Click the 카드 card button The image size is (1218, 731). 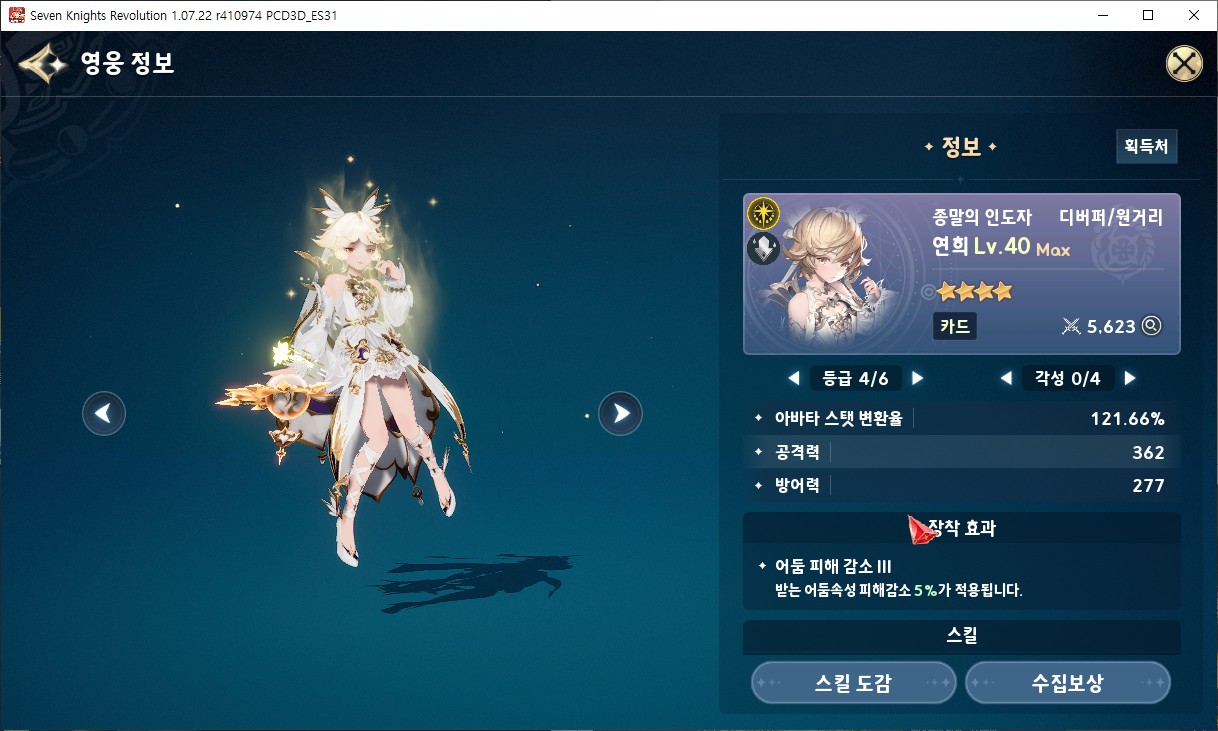tap(954, 326)
